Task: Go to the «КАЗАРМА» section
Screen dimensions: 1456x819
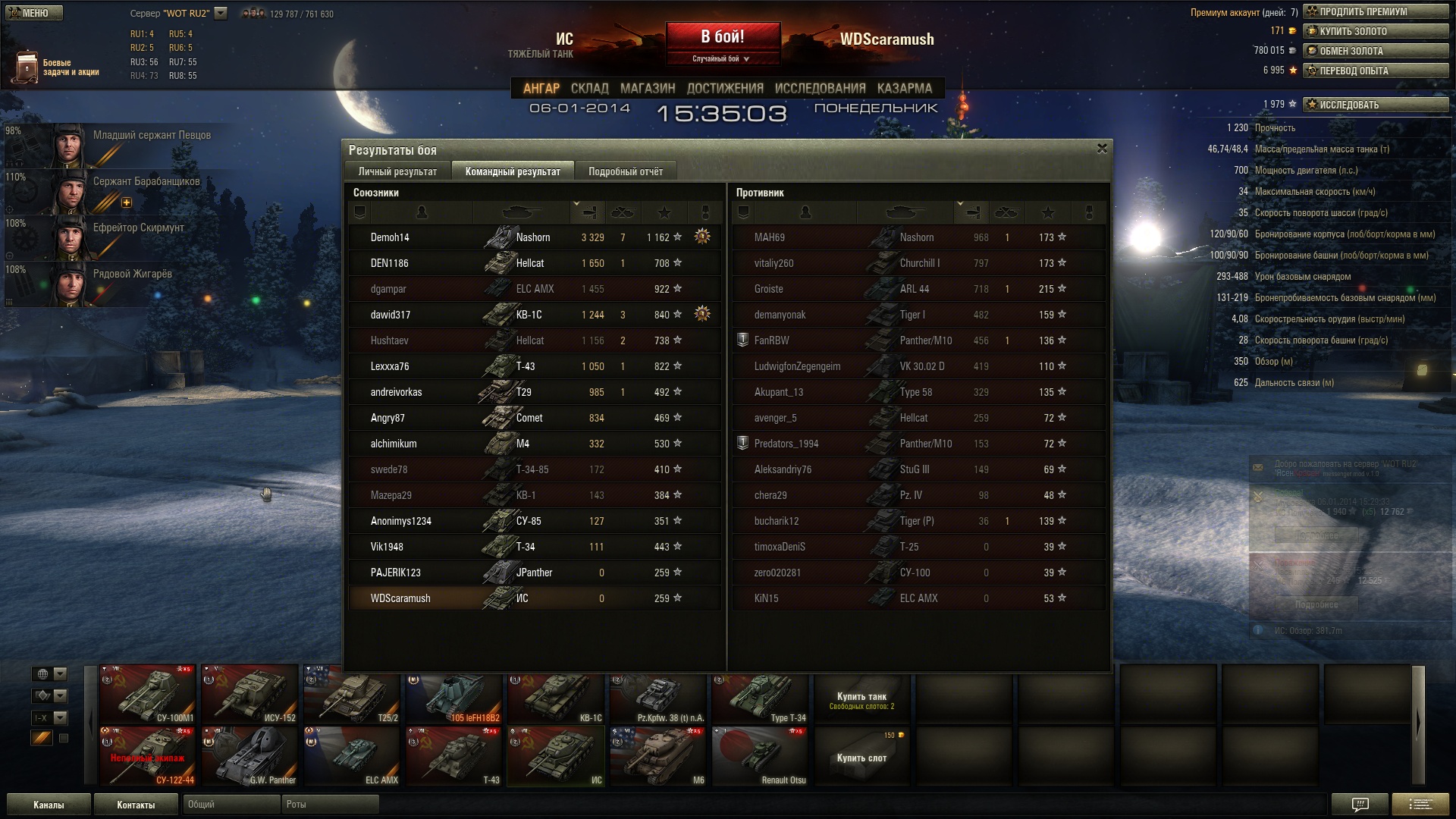Action: [904, 88]
